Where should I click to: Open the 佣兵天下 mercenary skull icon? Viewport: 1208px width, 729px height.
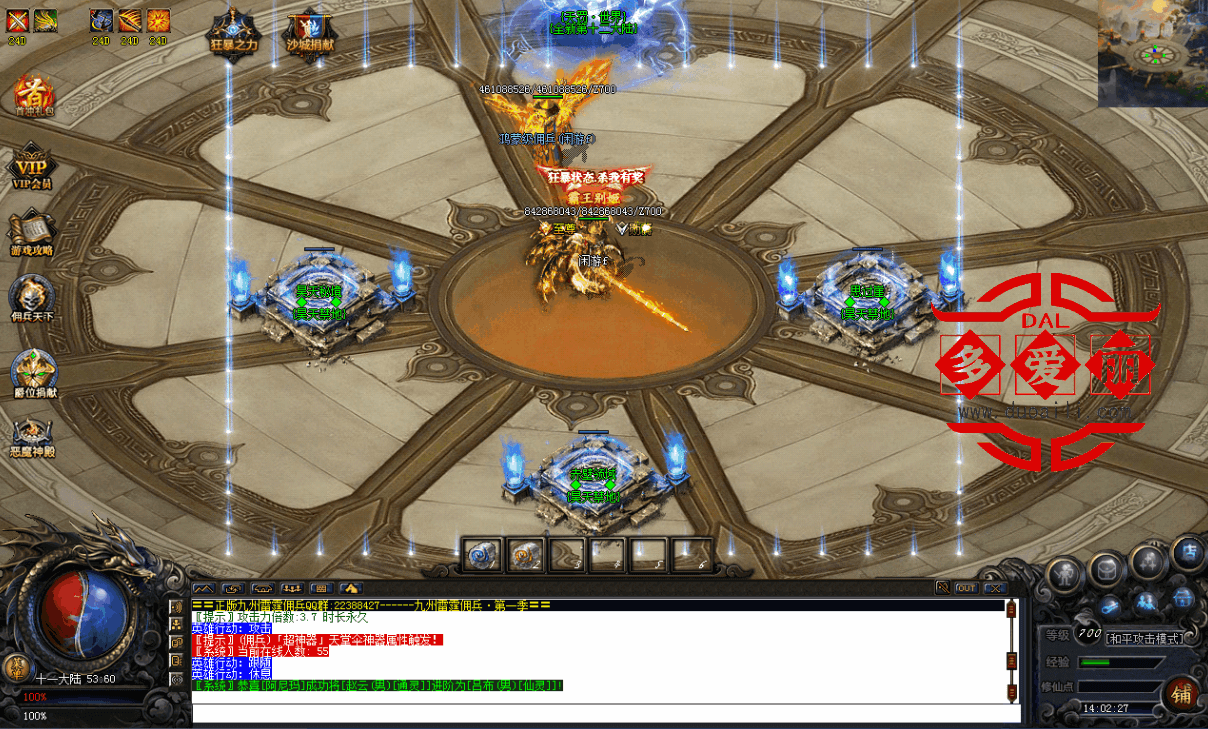click(32, 299)
